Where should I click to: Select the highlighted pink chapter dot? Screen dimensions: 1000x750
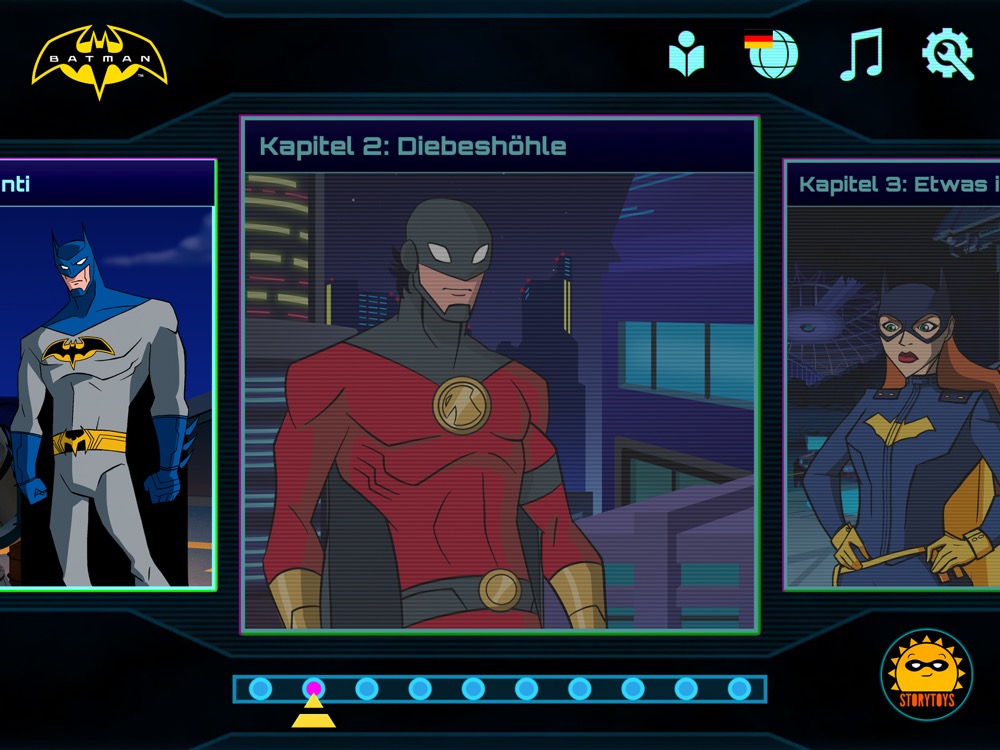point(314,688)
